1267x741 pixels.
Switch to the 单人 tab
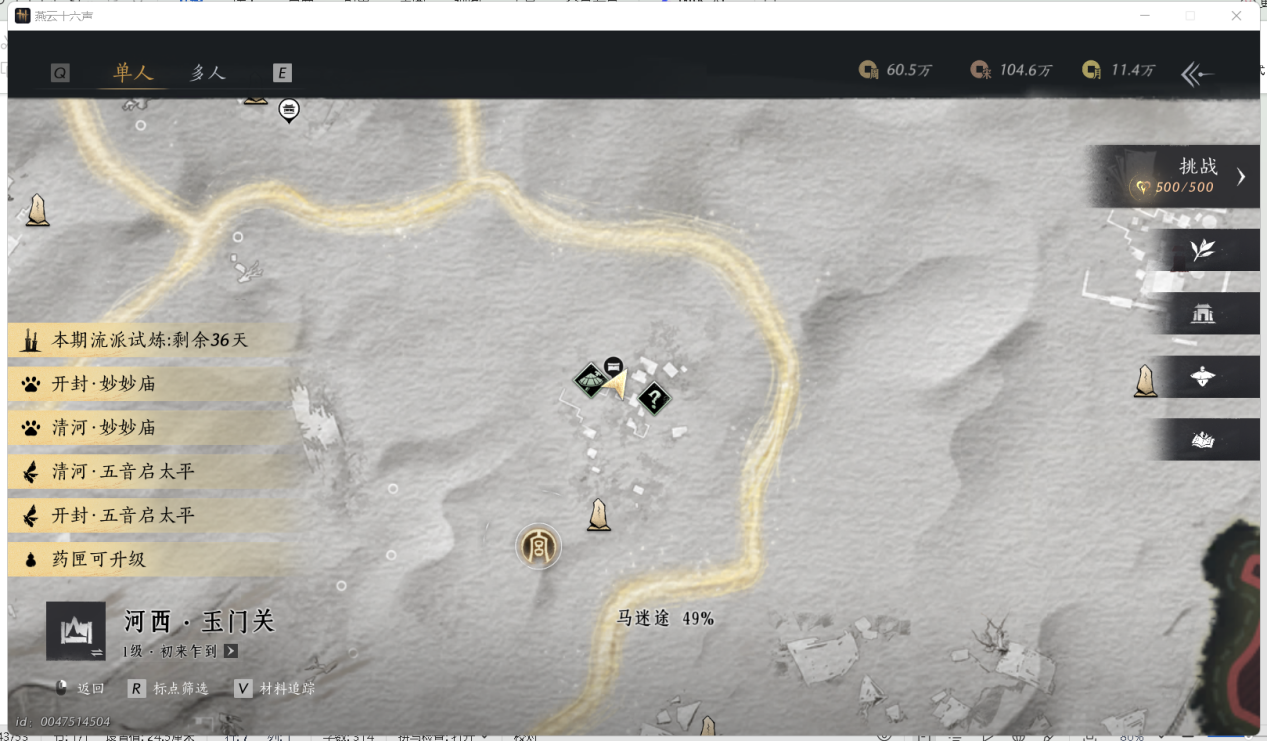pyautogui.click(x=133, y=72)
